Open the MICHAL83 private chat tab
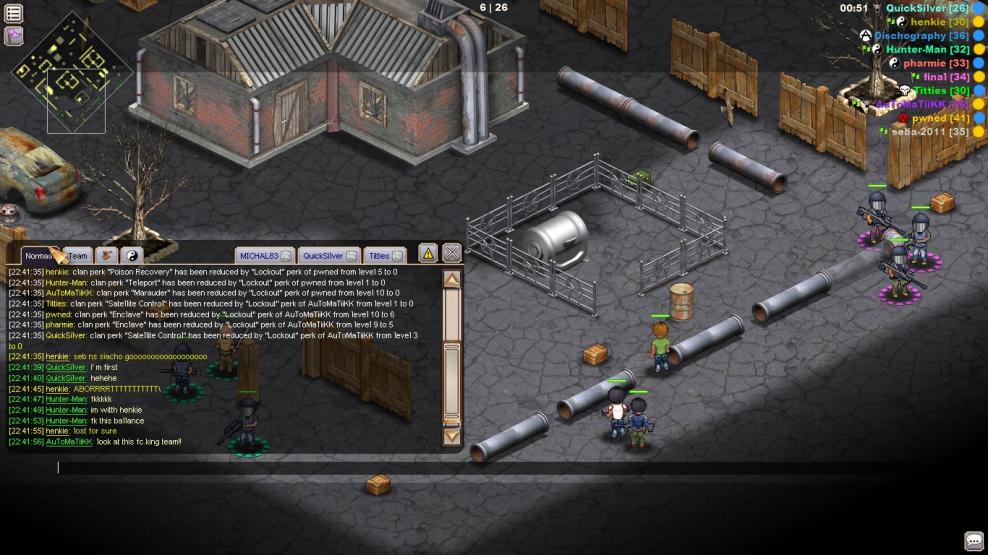 click(260, 256)
